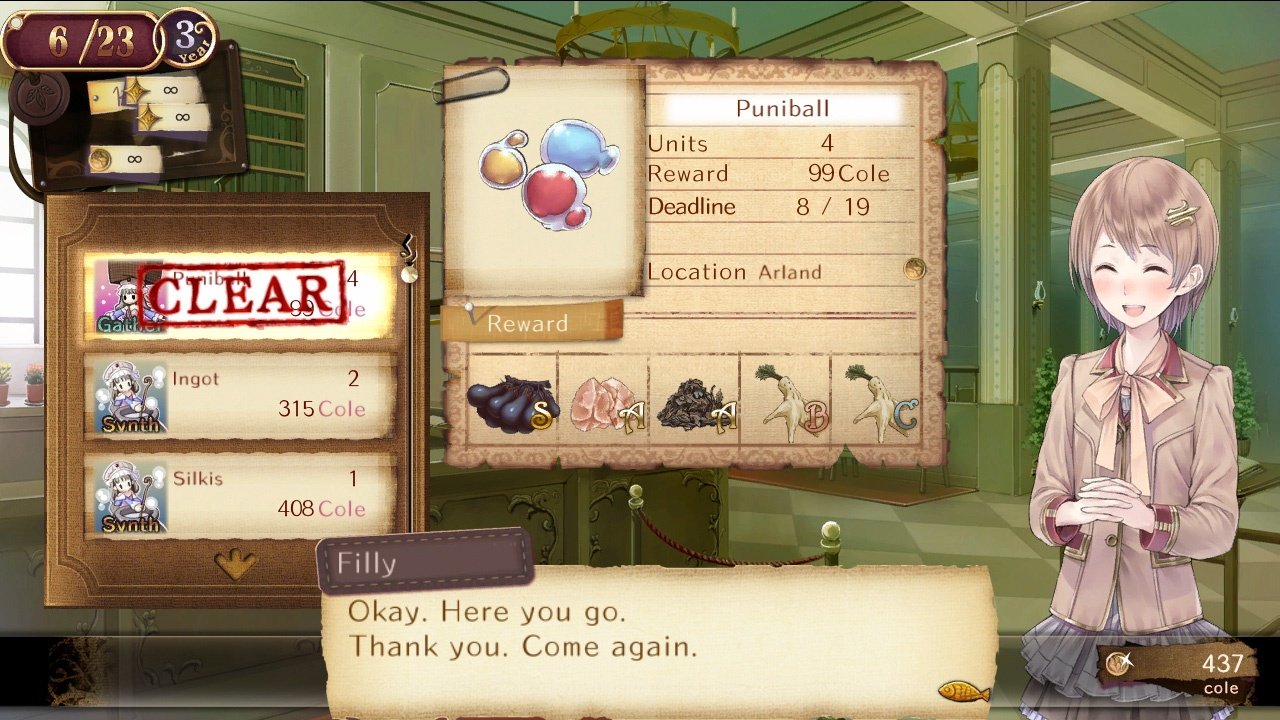Open the Reward tag on the request card
The height and width of the screenshot is (720, 1280).
[x=527, y=323]
